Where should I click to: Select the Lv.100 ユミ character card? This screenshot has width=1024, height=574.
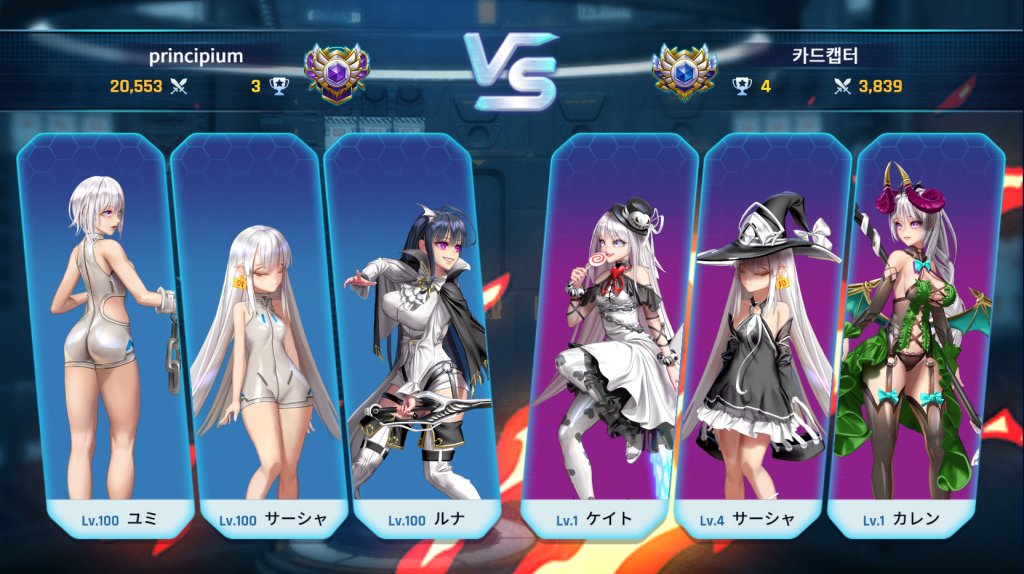(105, 330)
